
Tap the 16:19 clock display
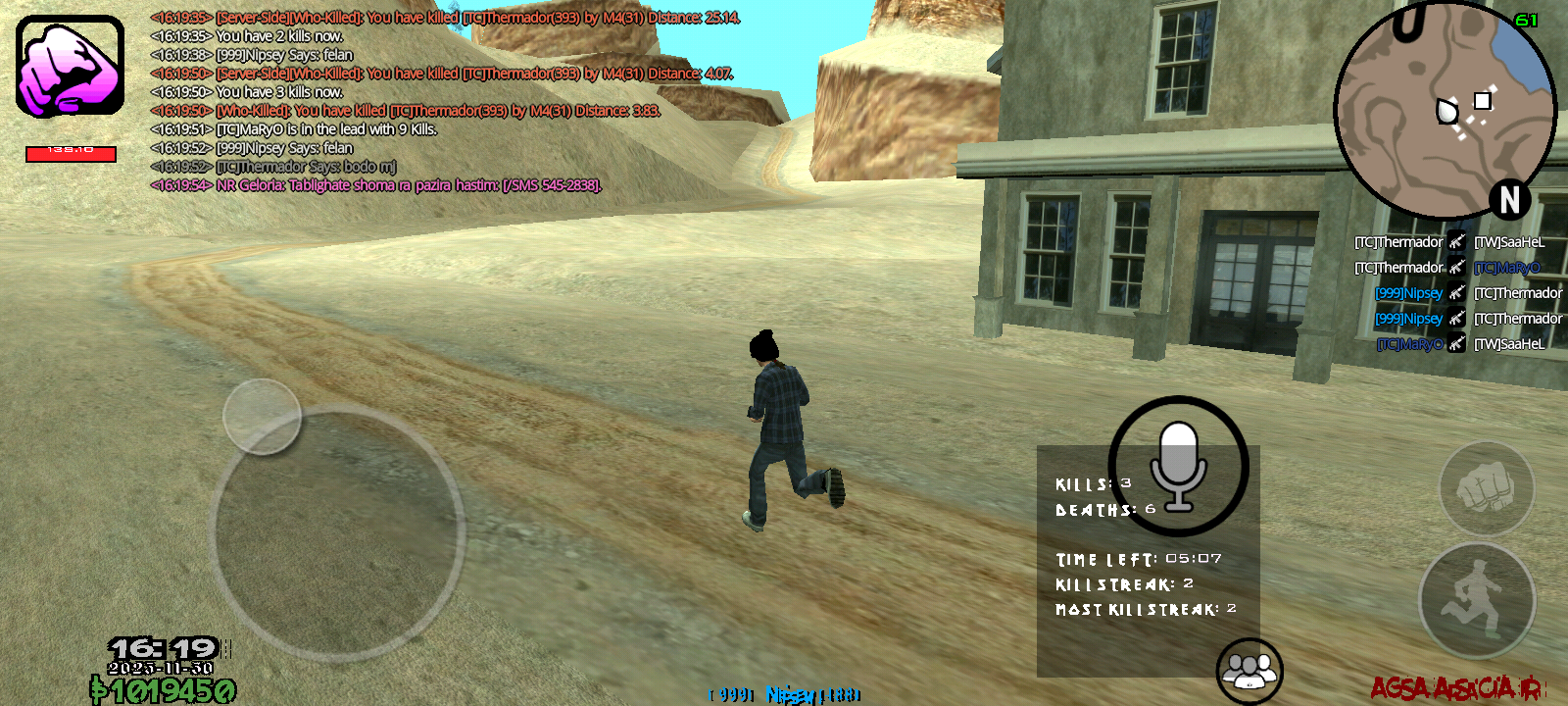pyautogui.click(x=165, y=647)
